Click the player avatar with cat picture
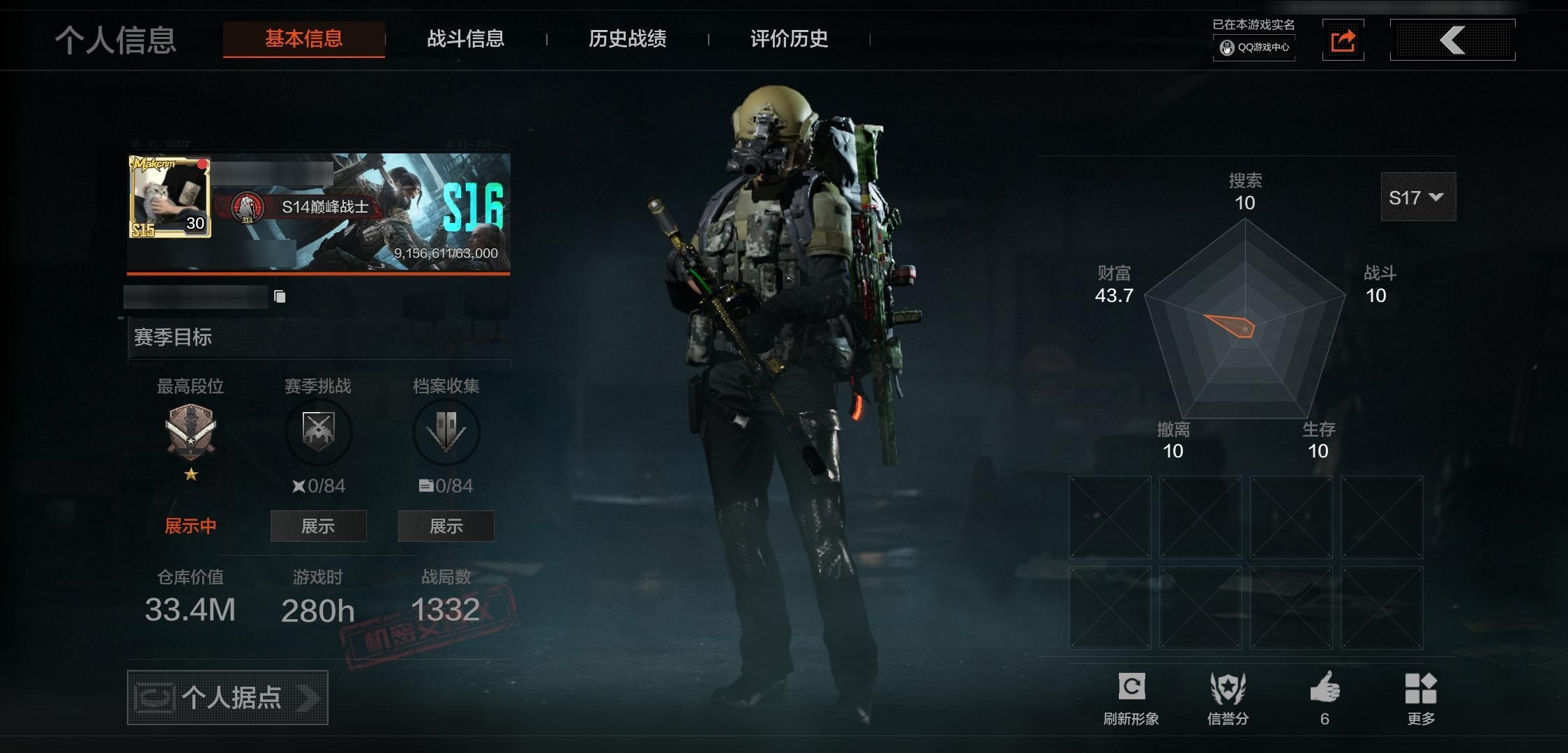The image size is (1568, 753). 169,197
